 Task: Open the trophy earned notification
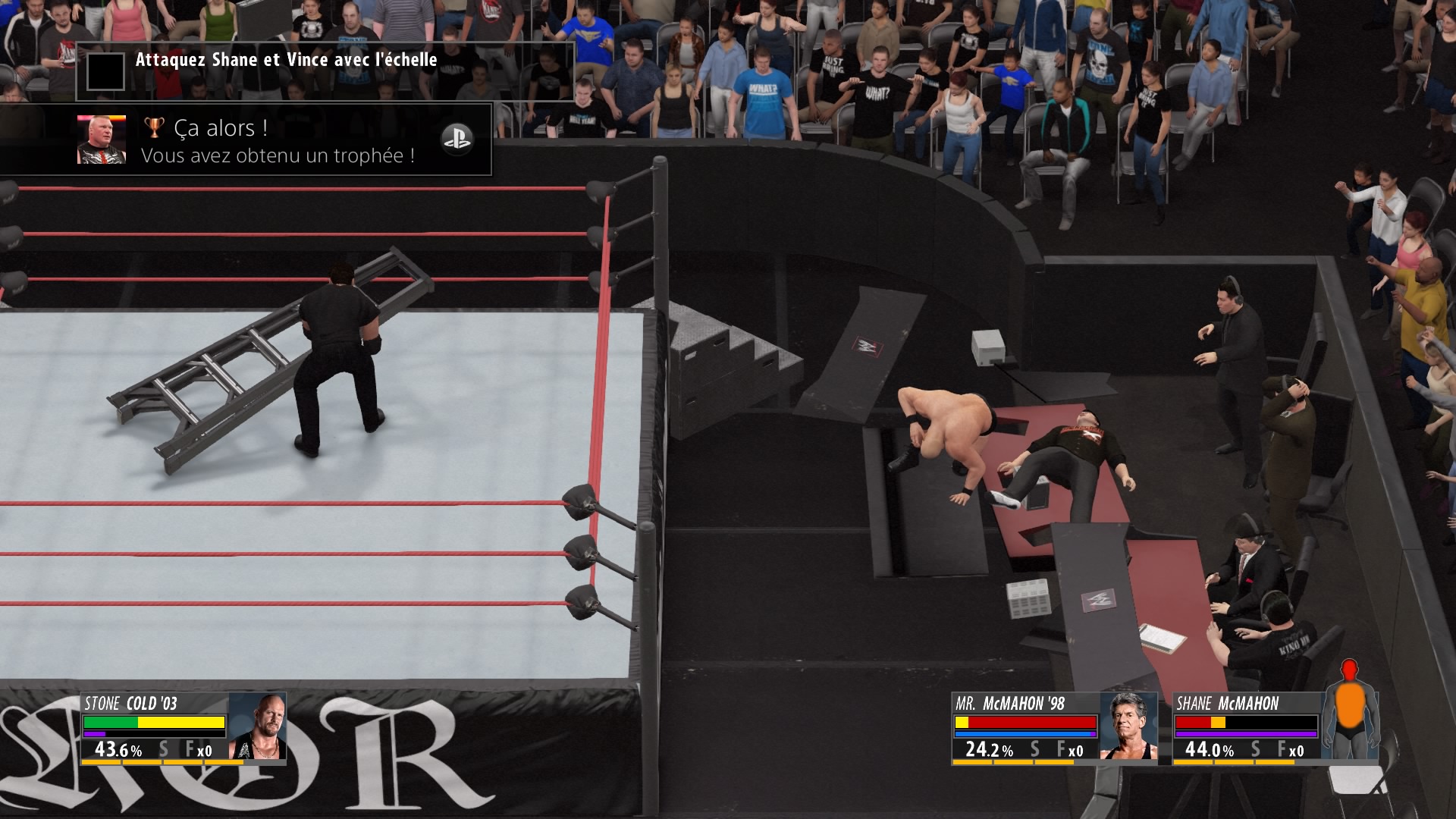click(278, 141)
